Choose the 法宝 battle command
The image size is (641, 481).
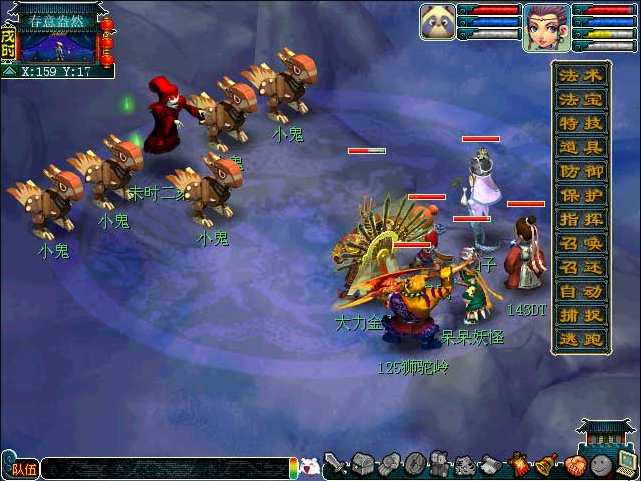(x=581, y=100)
